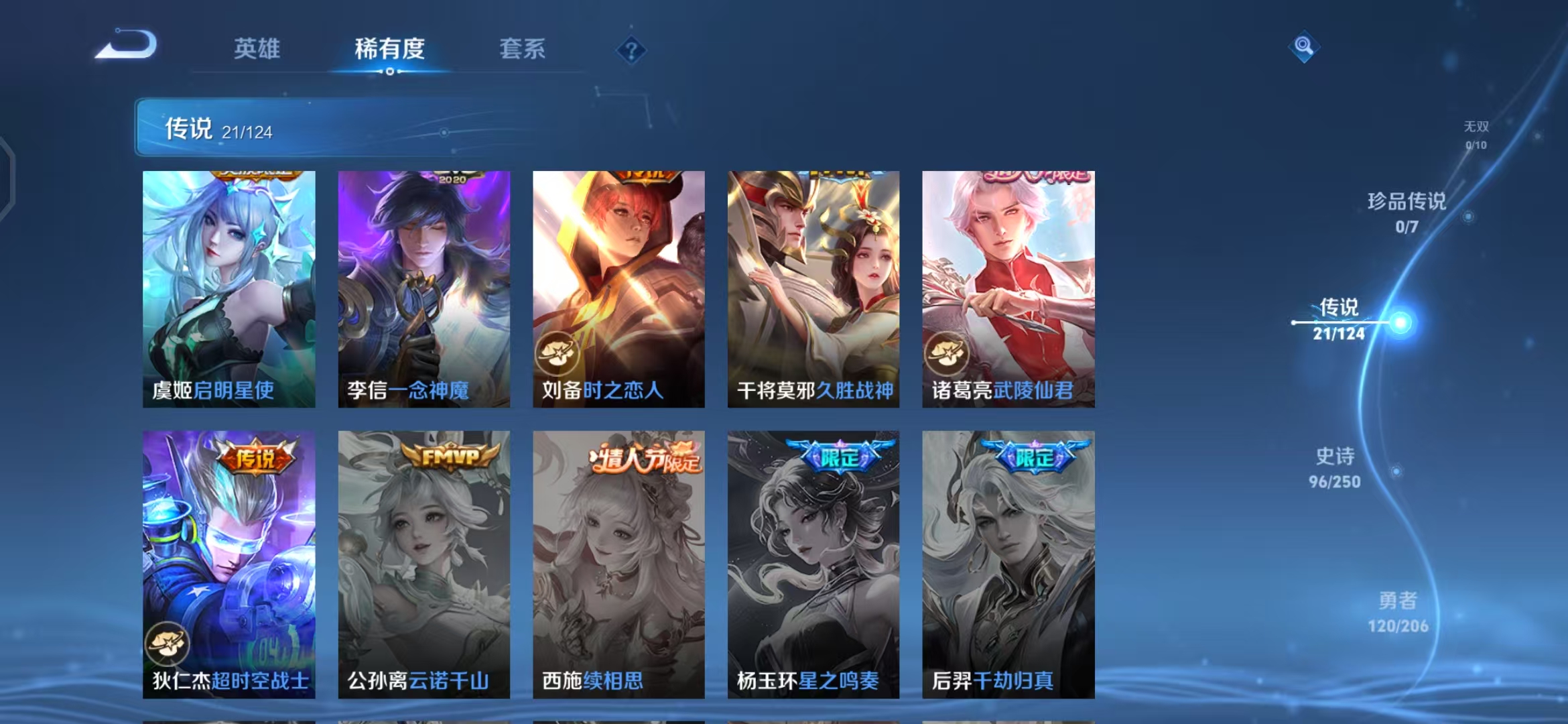Pick the 狄仁杰 超时空战士 skin
The width and height of the screenshot is (1568, 724).
(228, 564)
